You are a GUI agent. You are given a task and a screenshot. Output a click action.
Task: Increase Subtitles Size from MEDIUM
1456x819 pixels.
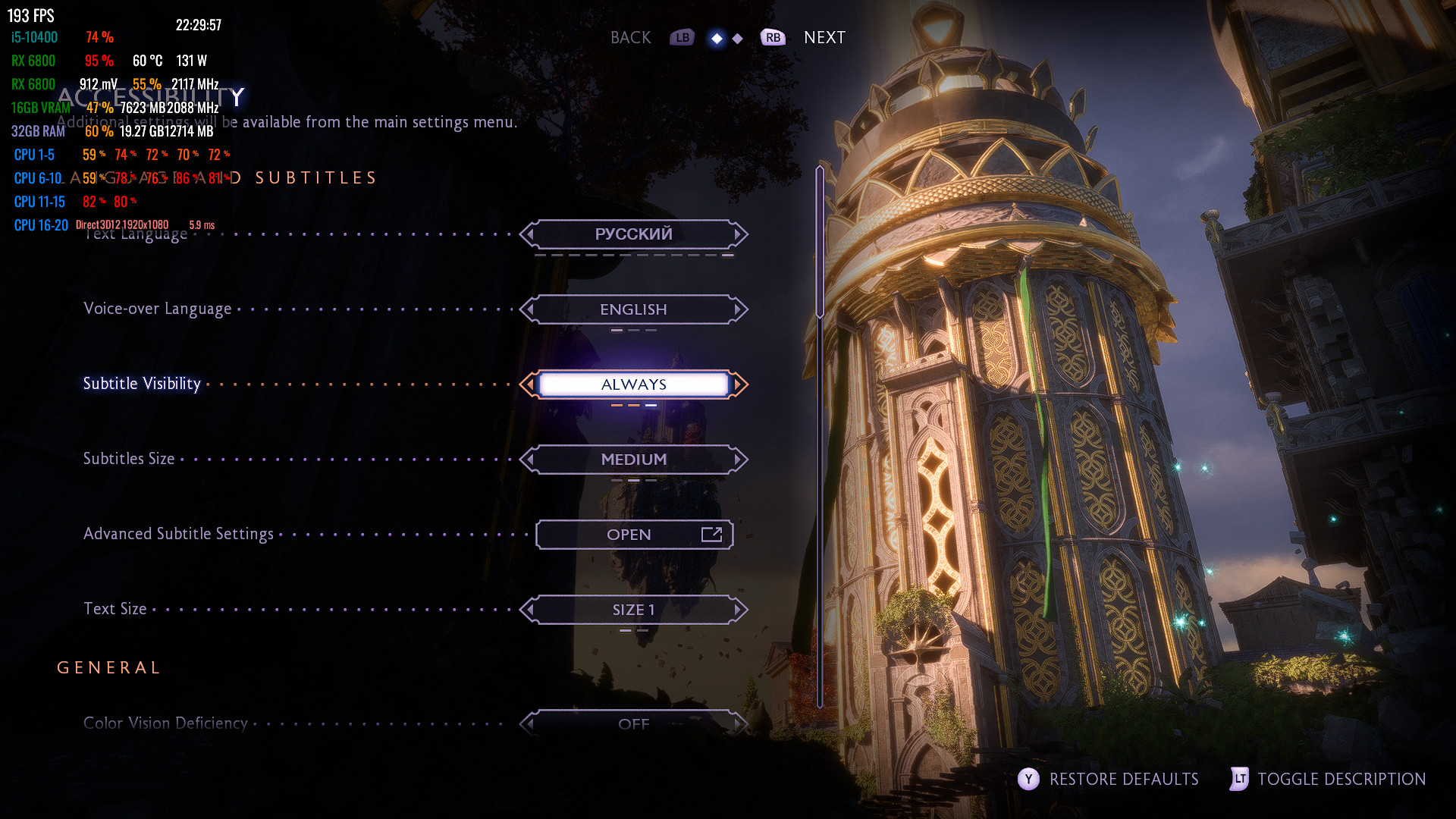739,460
